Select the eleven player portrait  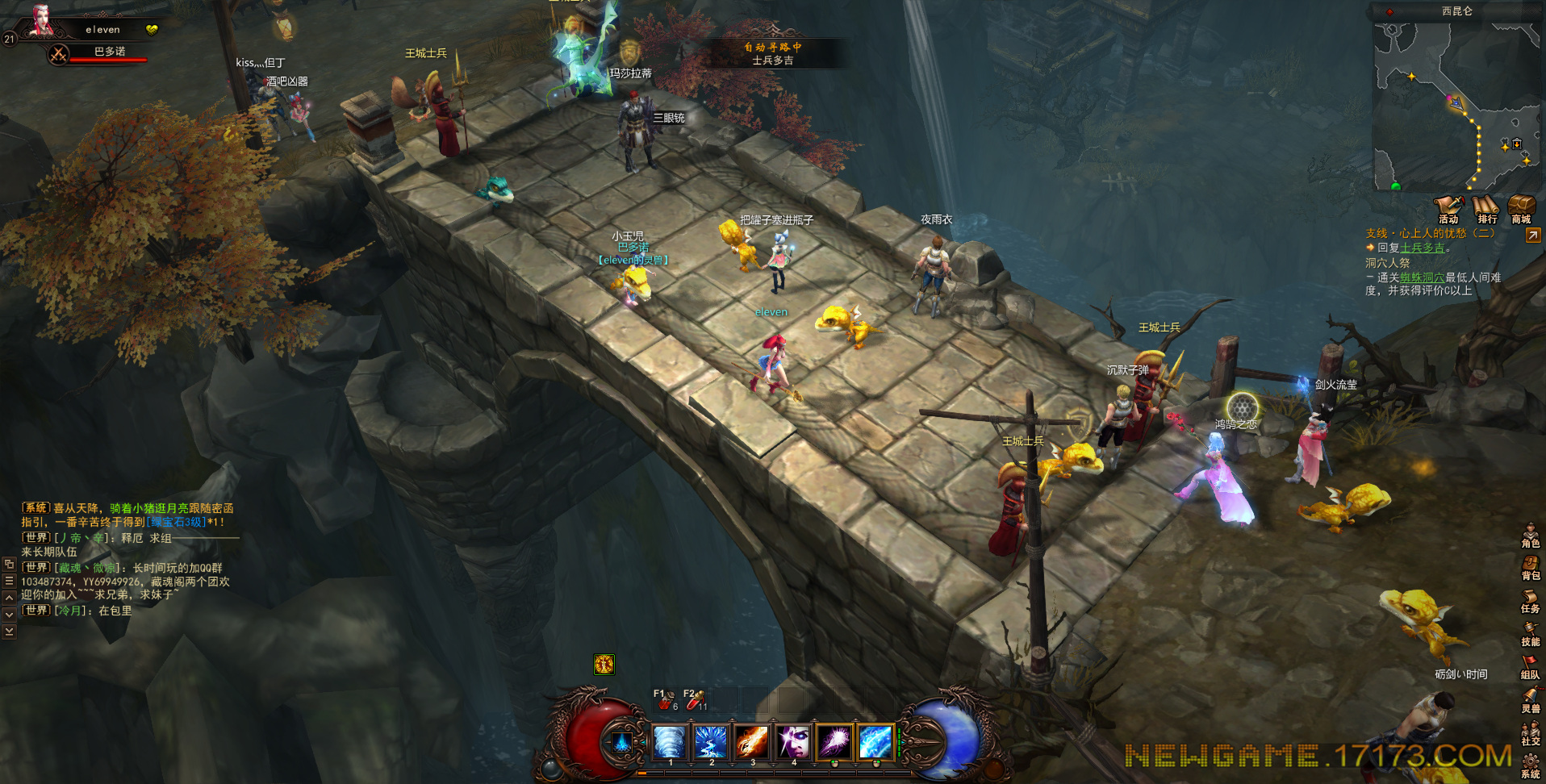pyautogui.click(x=40, y=21)
